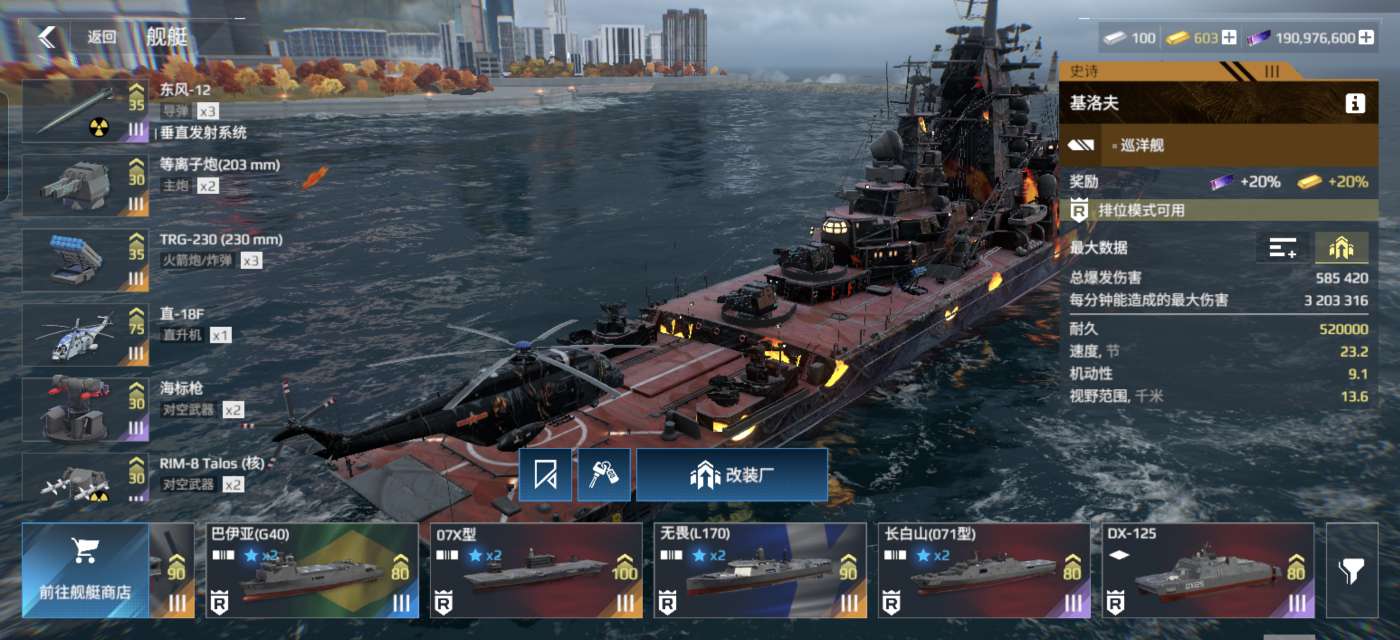Image resolution: width=1400 pixels, height=640 pixels.
Task: Add gold with the plus button
Action: [x=1229, y=38]
